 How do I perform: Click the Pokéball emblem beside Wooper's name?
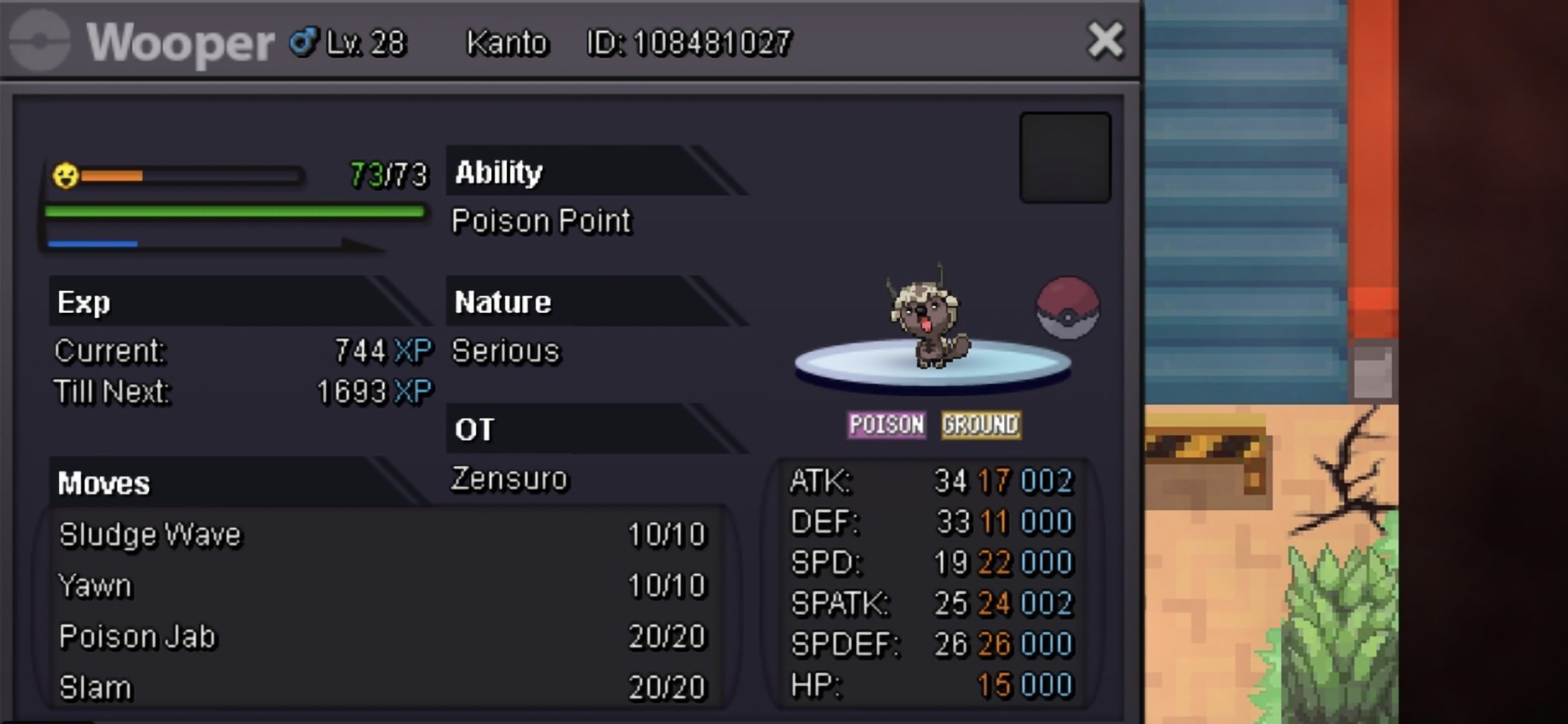(x=40, y=41)
